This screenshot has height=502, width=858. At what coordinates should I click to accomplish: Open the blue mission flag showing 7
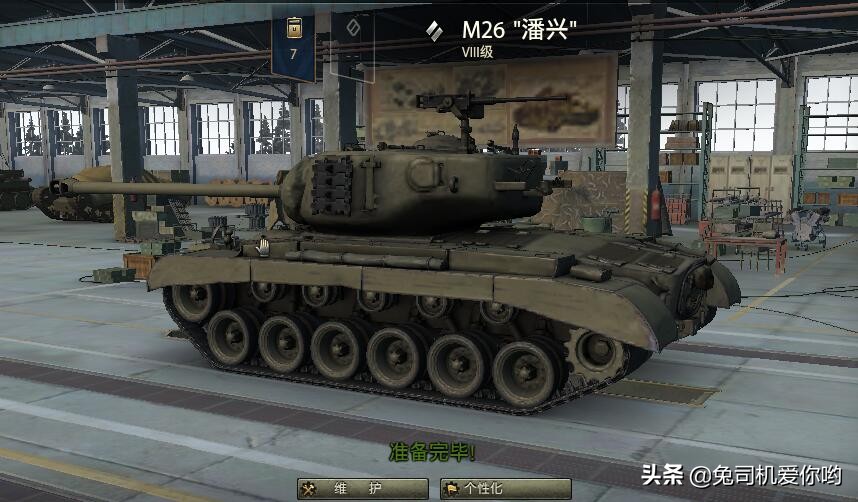[x=293, y=42]
